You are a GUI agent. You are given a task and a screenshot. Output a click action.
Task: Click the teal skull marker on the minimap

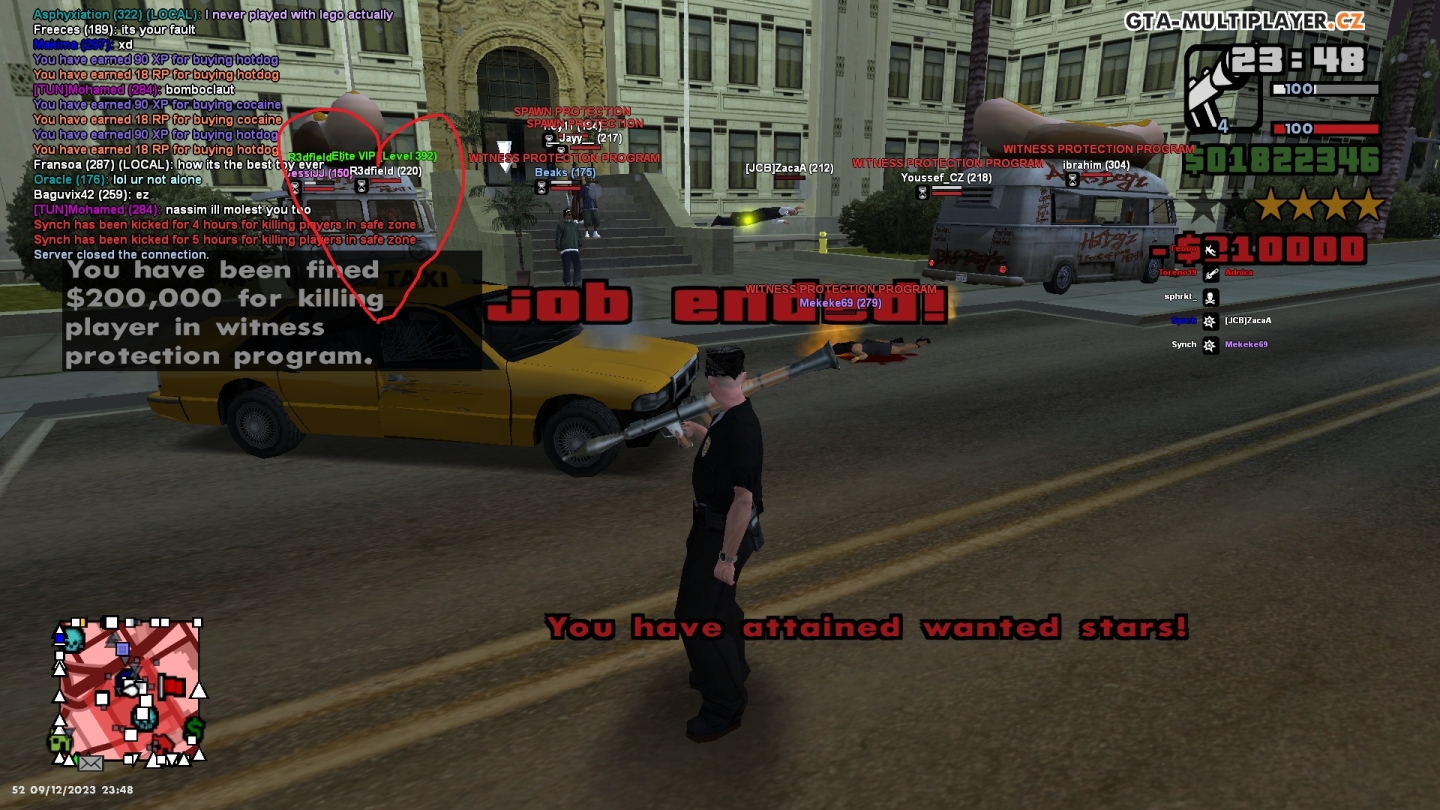[x=74, y=641]
